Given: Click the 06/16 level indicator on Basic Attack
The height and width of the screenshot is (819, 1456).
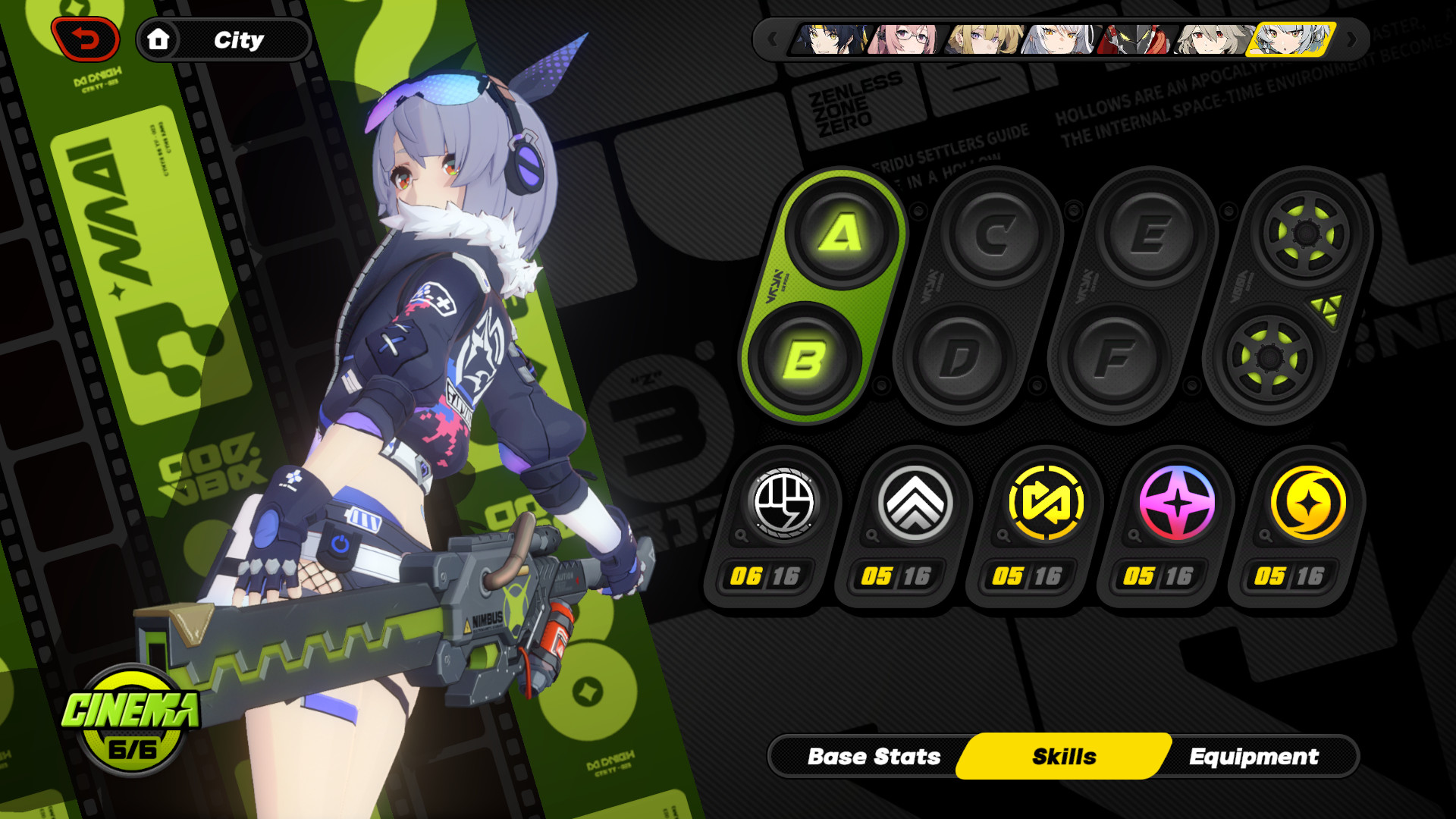Looking at the screenshot, I should [766, 576].
